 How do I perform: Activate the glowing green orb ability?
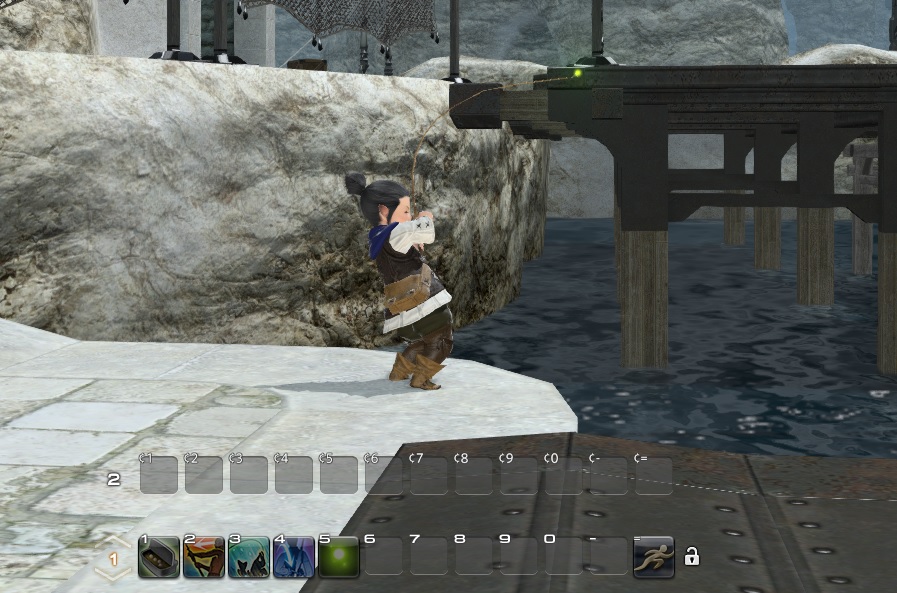[x=339, y=557]
